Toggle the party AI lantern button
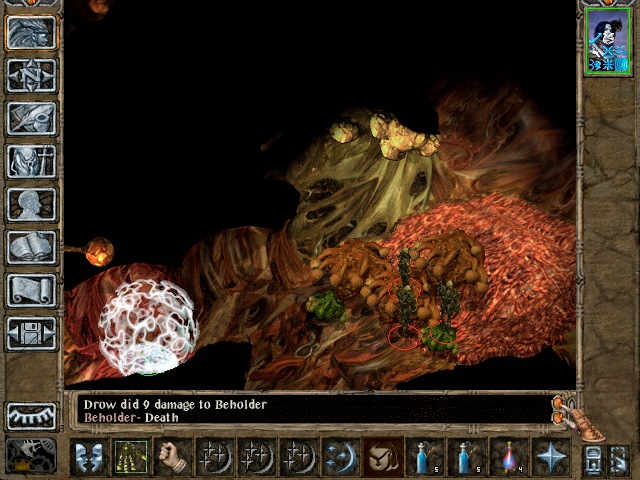Screen dimensions: 640x480 619,459
